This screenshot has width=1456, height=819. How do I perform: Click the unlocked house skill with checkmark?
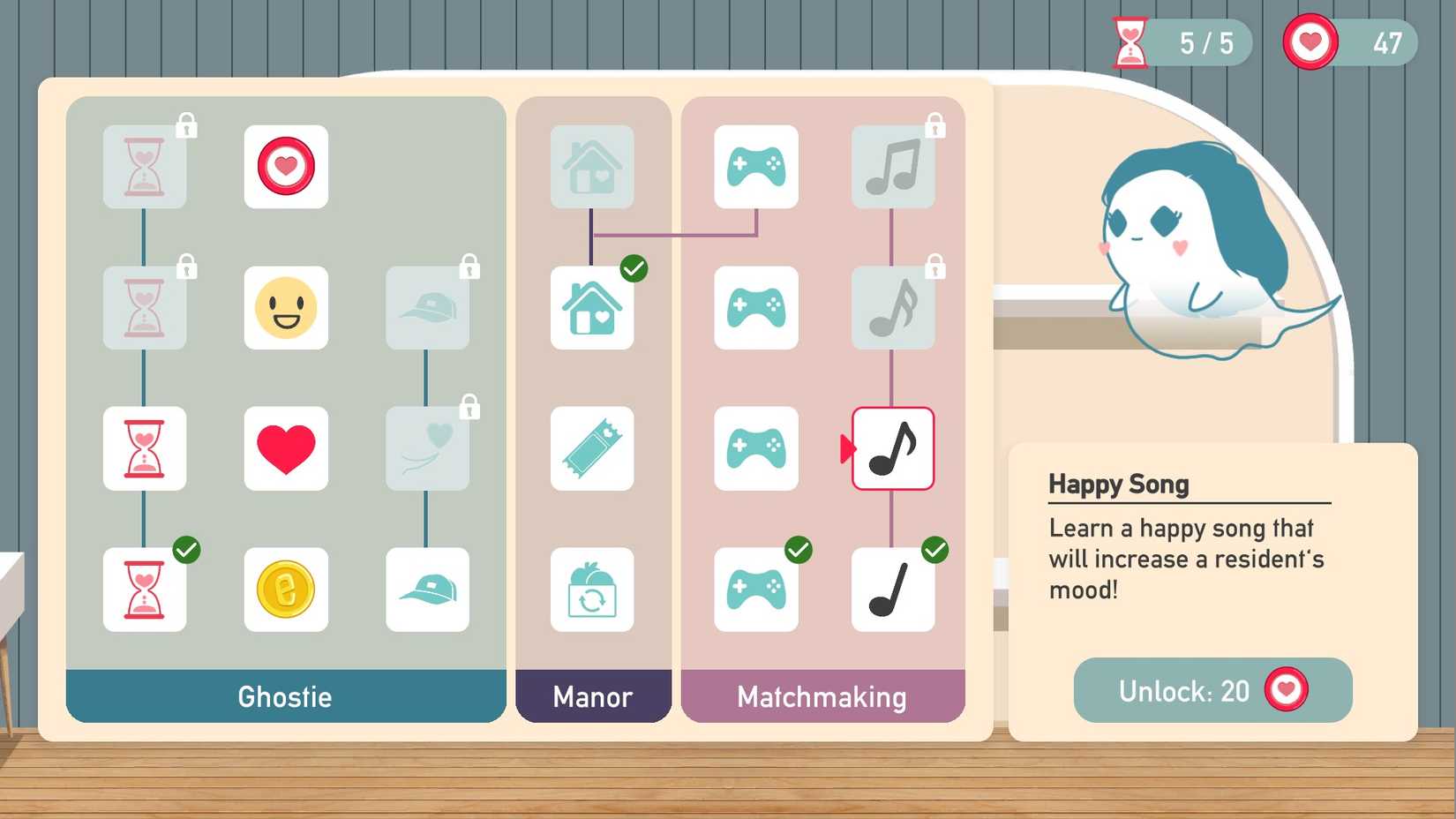point(592,309)
